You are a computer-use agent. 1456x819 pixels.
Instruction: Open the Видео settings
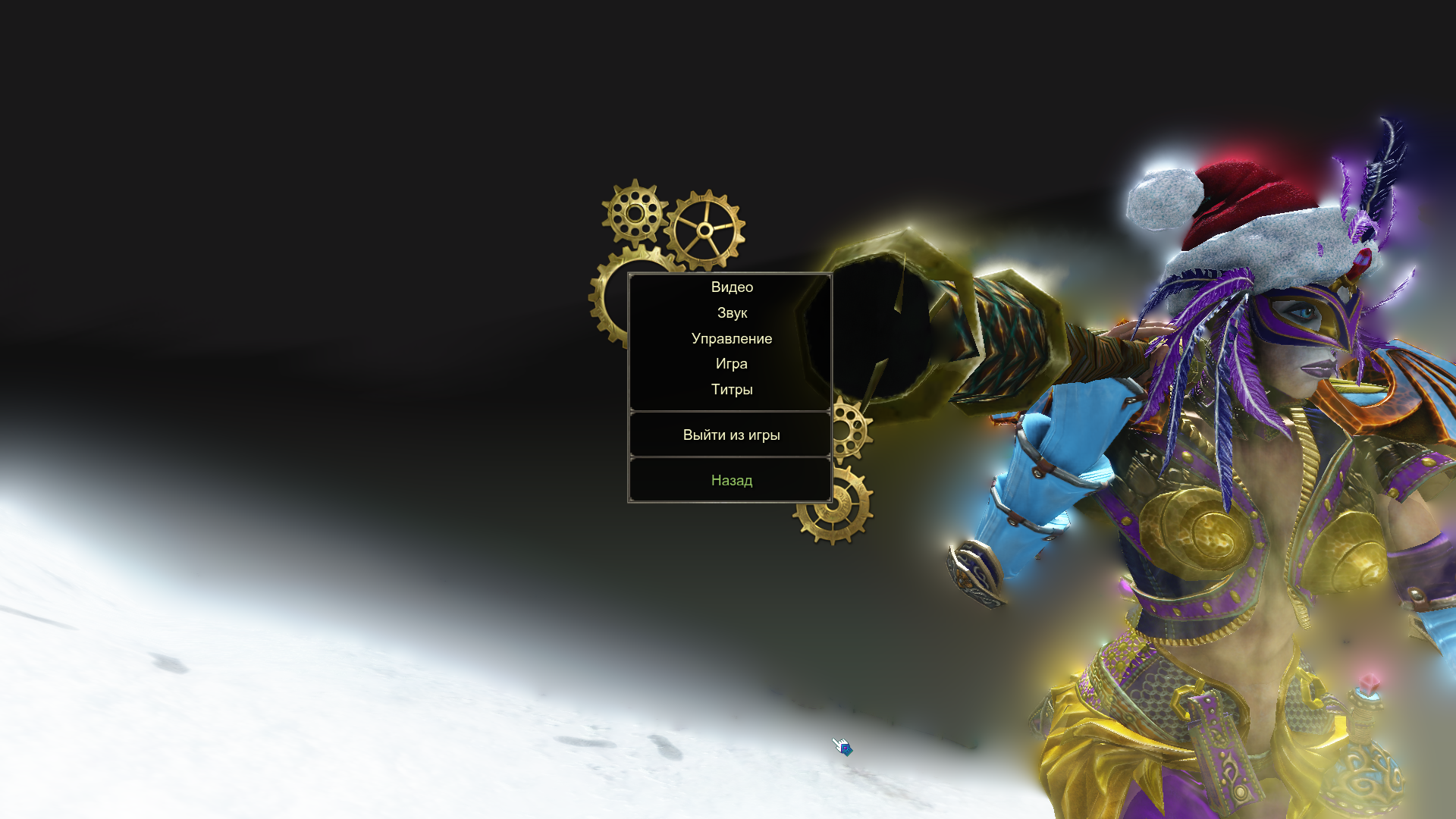[731, 287]
